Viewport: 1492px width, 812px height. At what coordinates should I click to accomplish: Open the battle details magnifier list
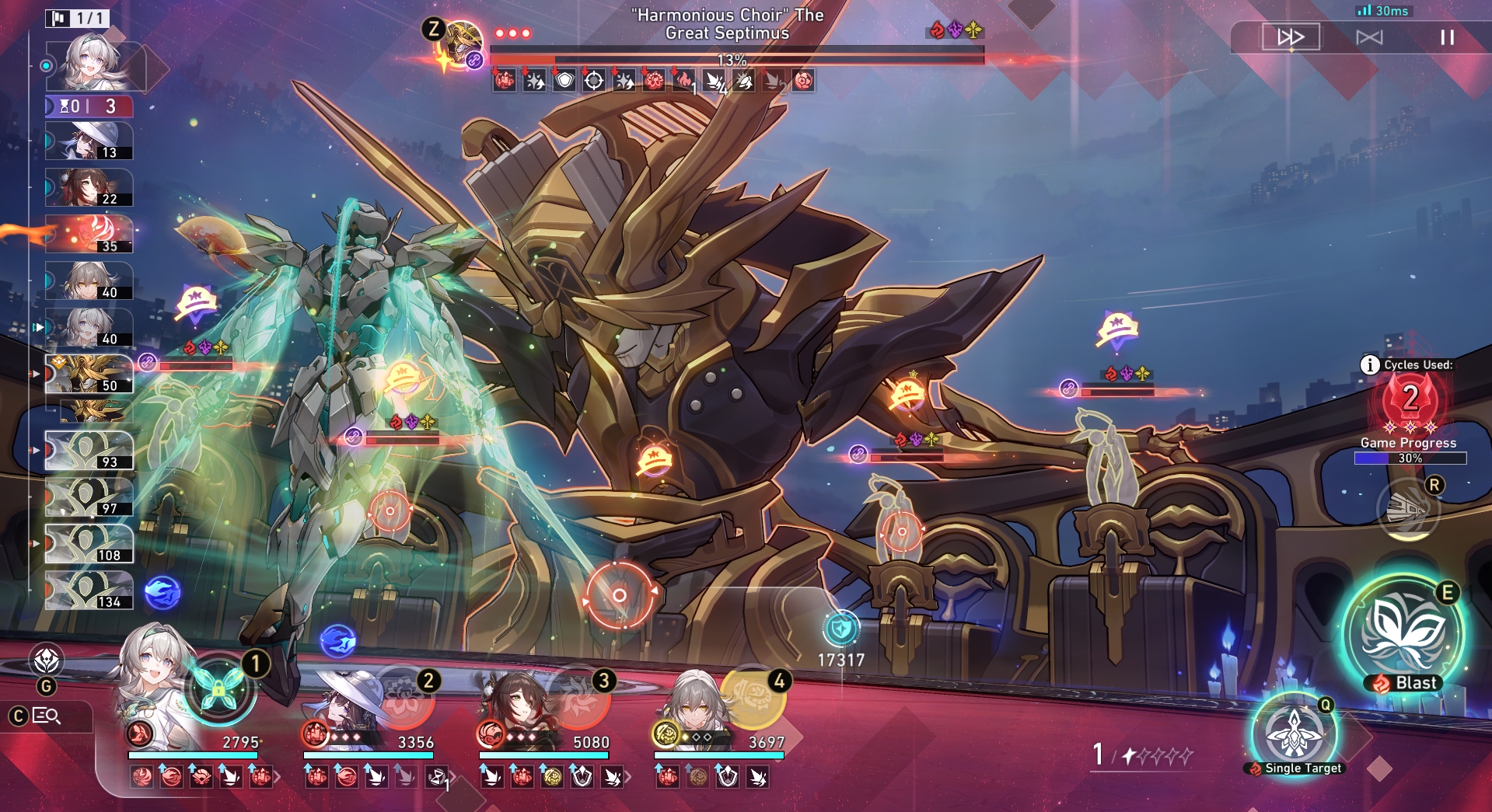click(x=47, y=716)
